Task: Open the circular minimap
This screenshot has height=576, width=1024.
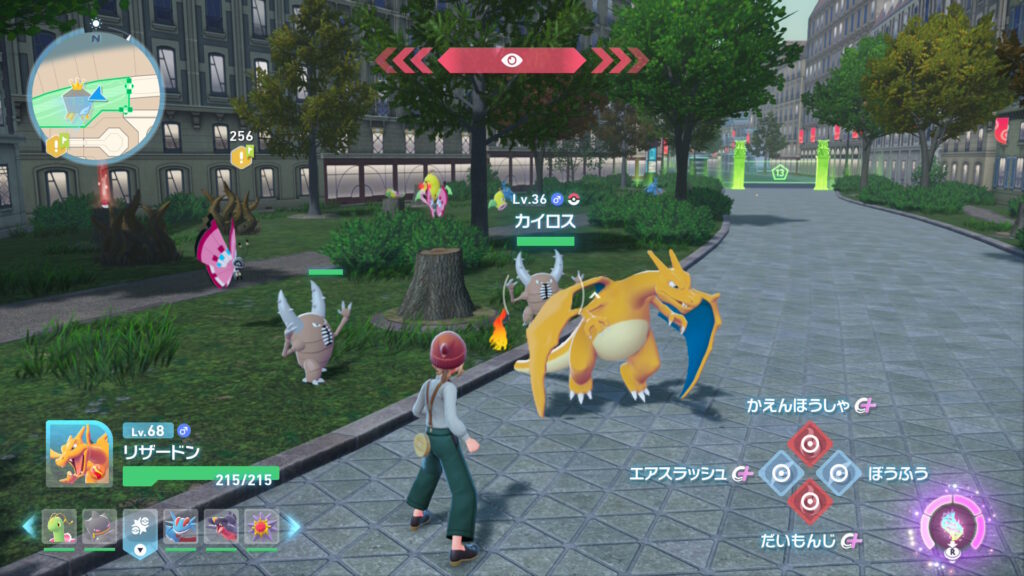Action: (x=95, y=95)
